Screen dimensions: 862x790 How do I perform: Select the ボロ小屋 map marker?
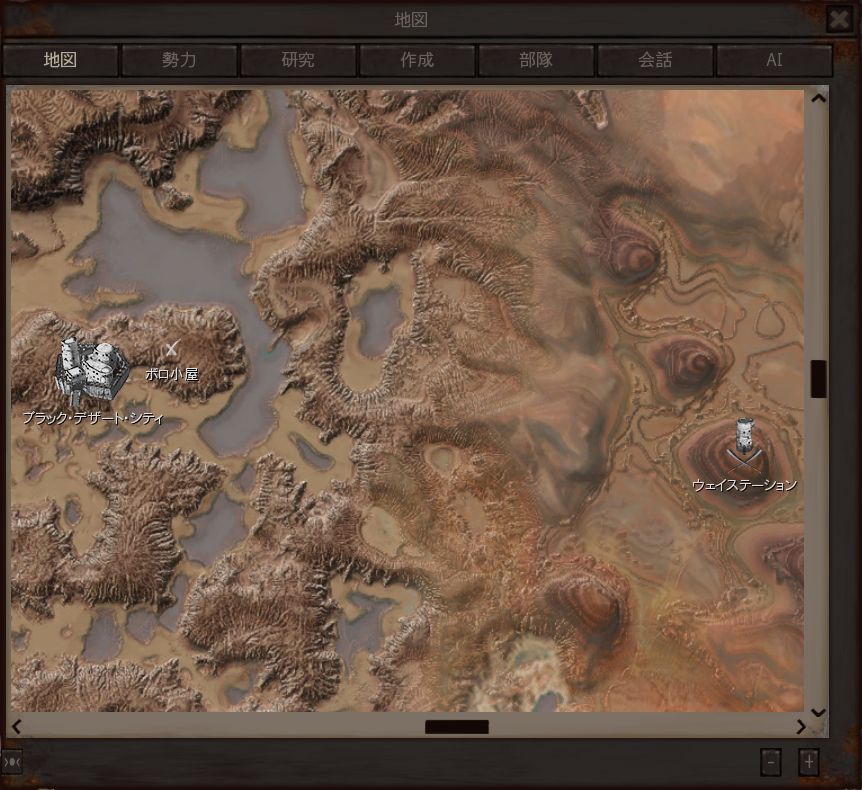coord(172,349)
